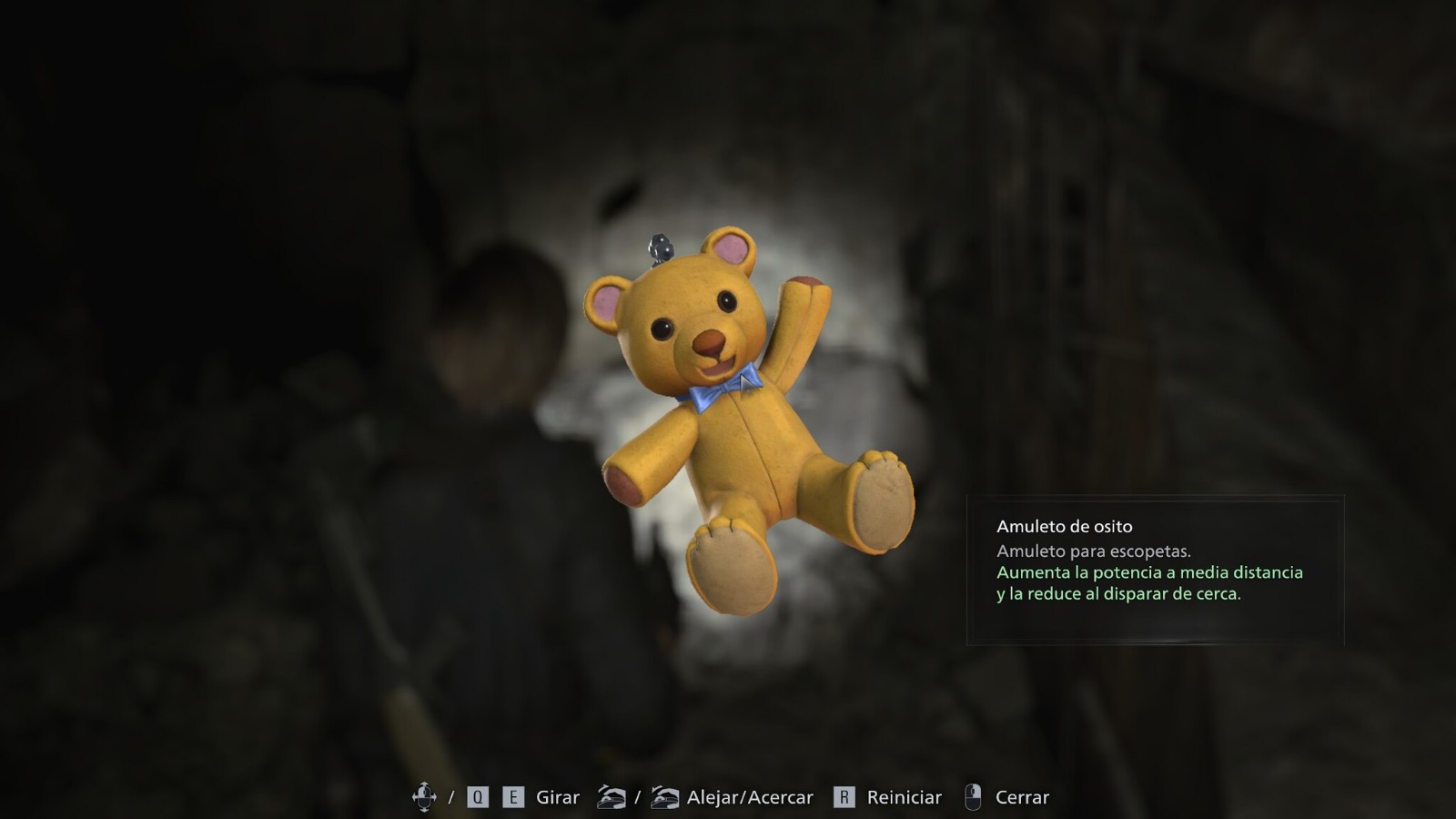Screen dimensions: 1456x819
Task: Click the mouse button Cerrar icon
Action: (x=975, y=797)
